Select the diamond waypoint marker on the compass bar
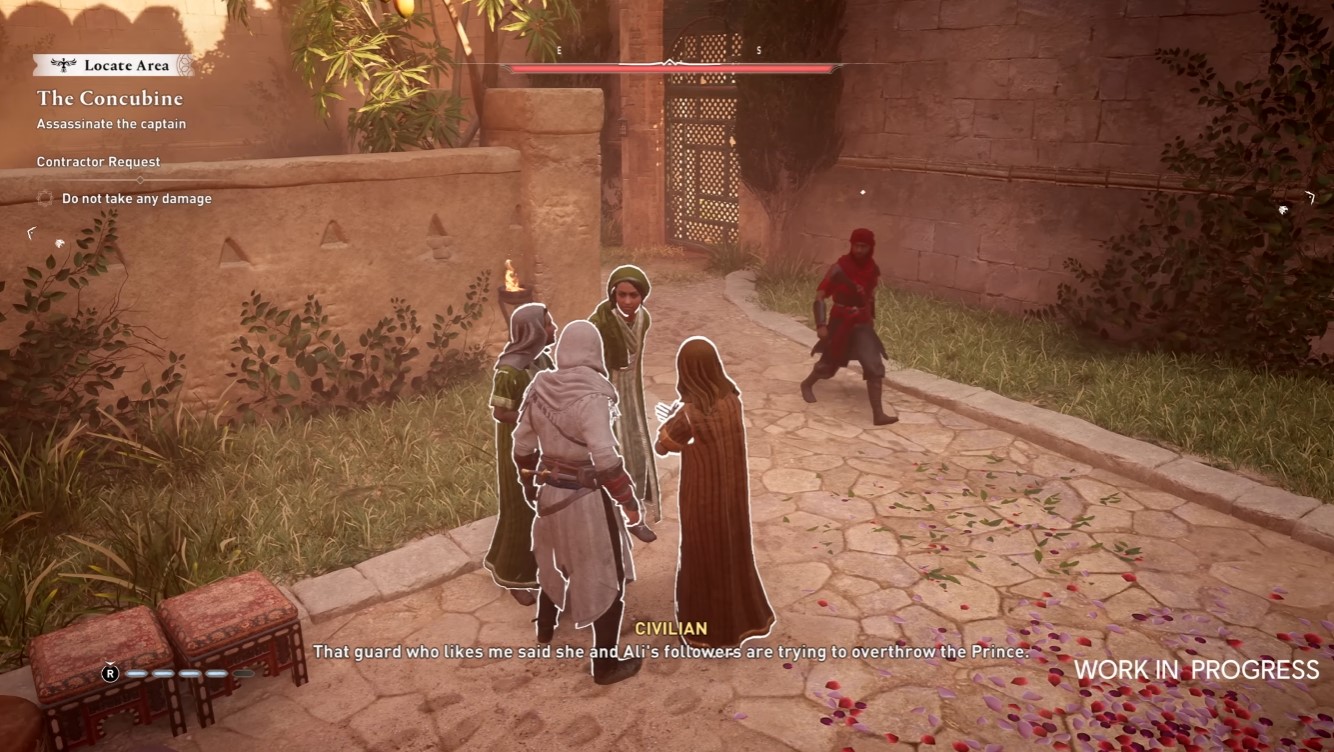The image size is (1334, 752). (670, 61)
